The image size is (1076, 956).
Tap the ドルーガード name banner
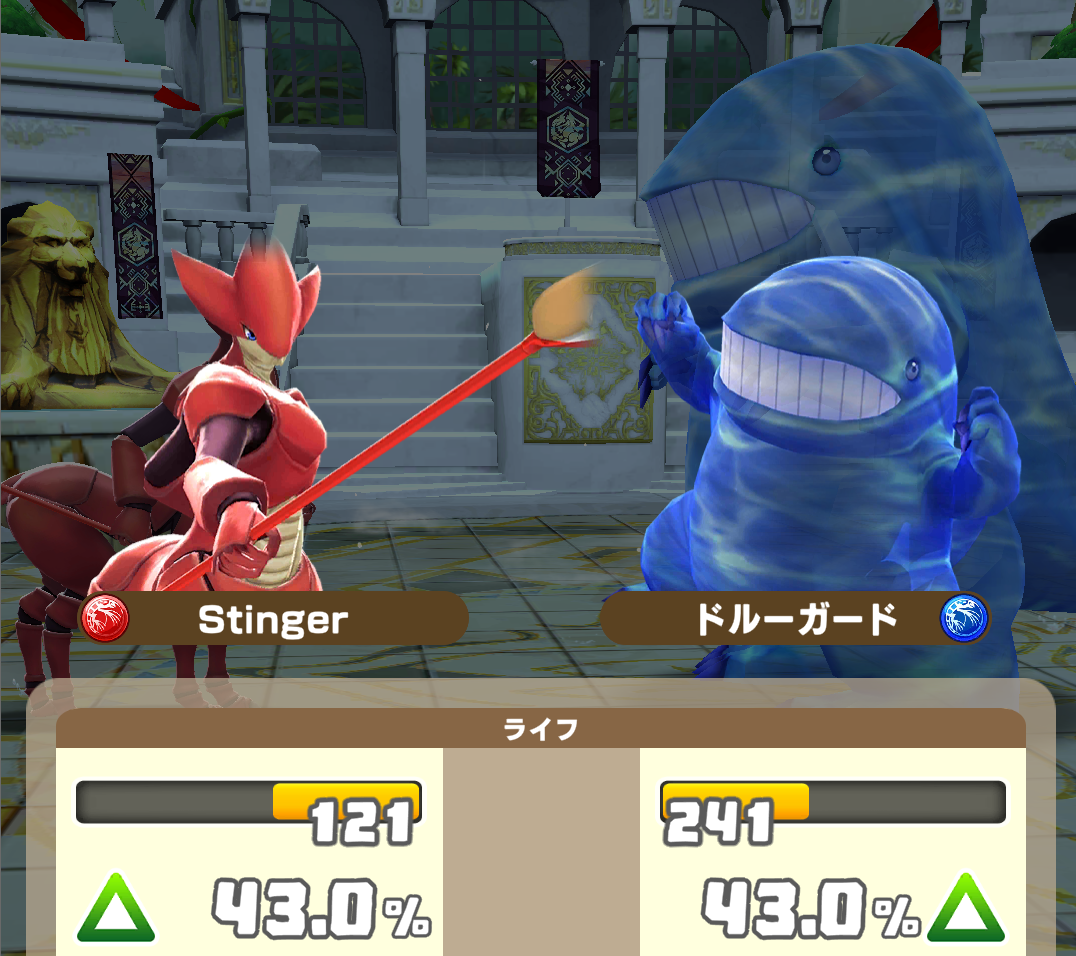pyautogui.click(x=796, y=620)
